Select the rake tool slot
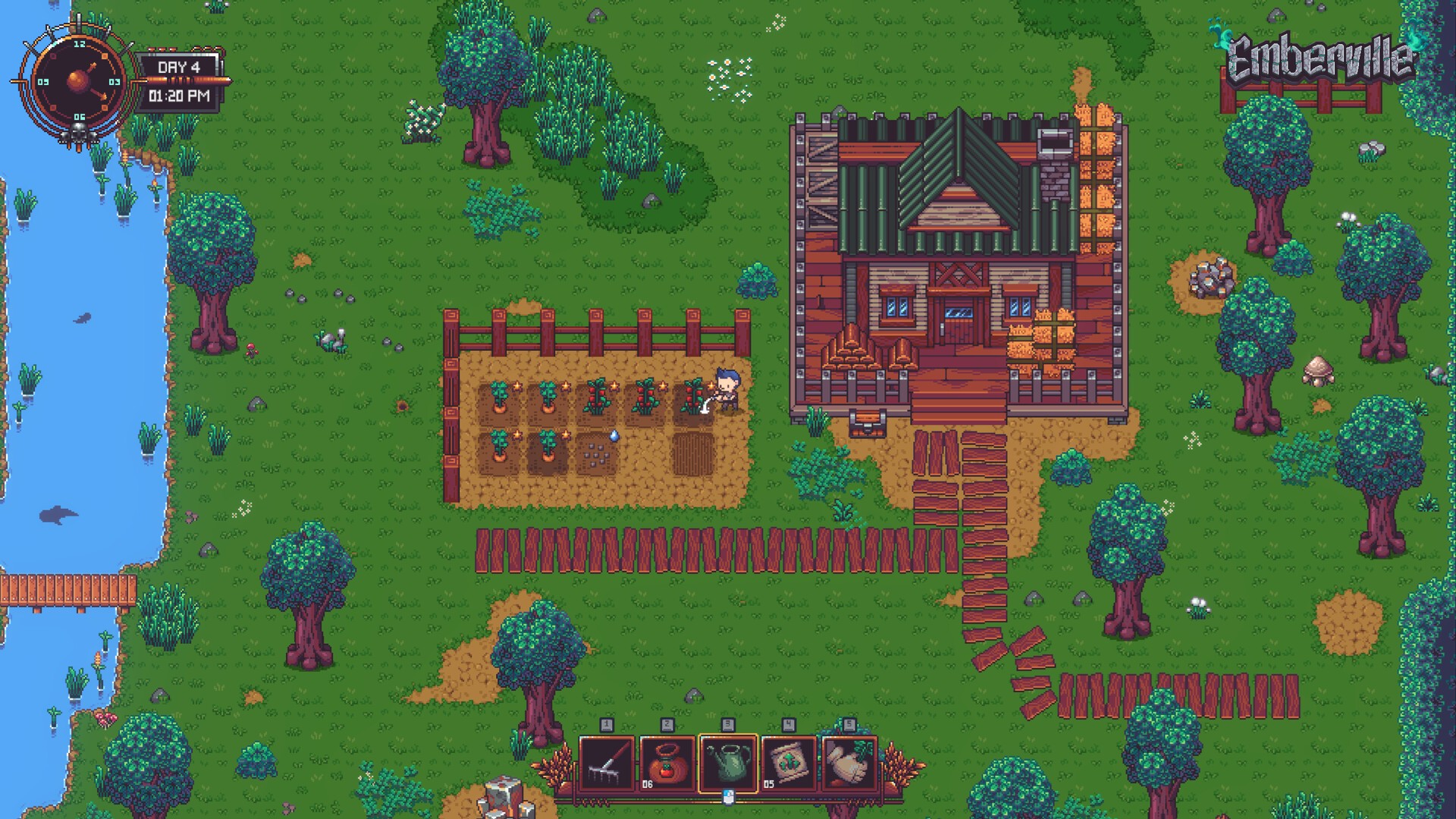1456x819 pixels. tap(607, 764)
